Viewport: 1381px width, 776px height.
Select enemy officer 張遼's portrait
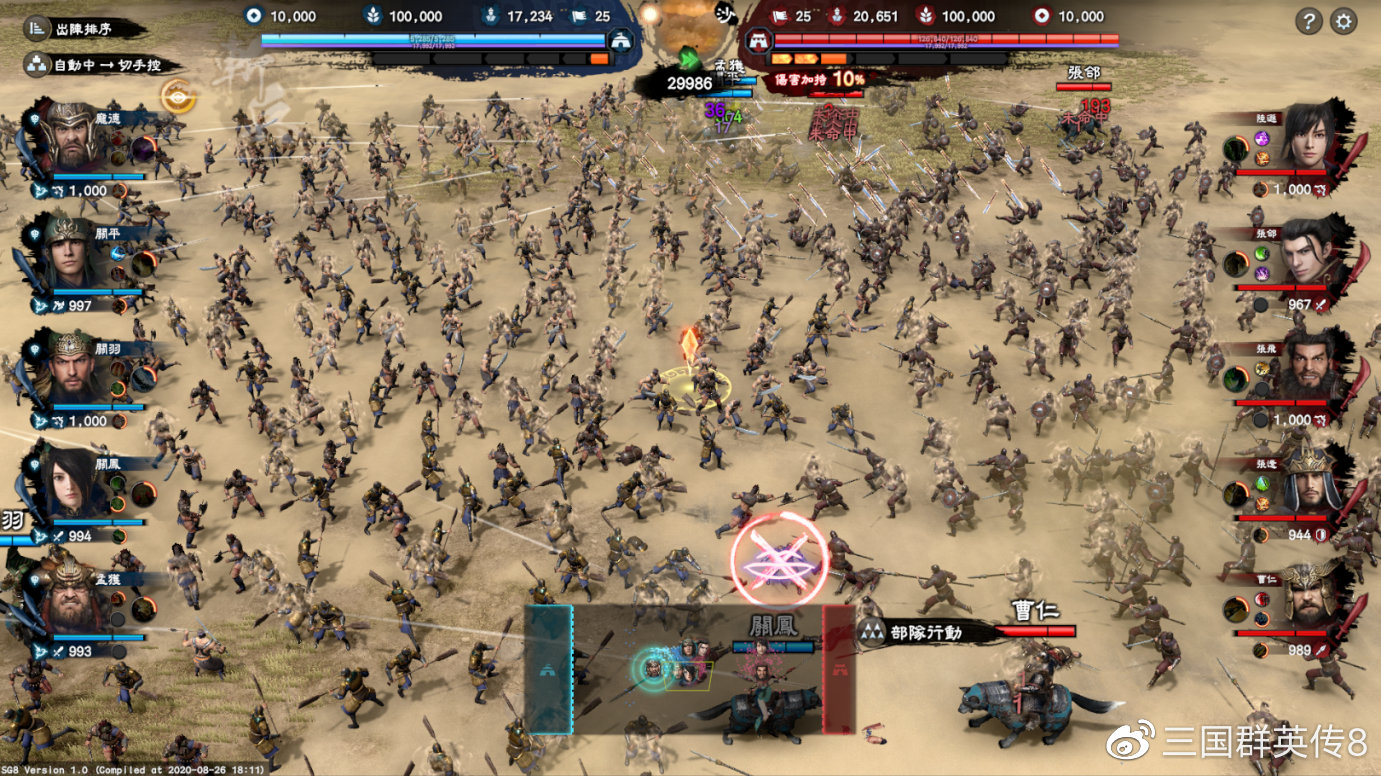[1311, 483]
